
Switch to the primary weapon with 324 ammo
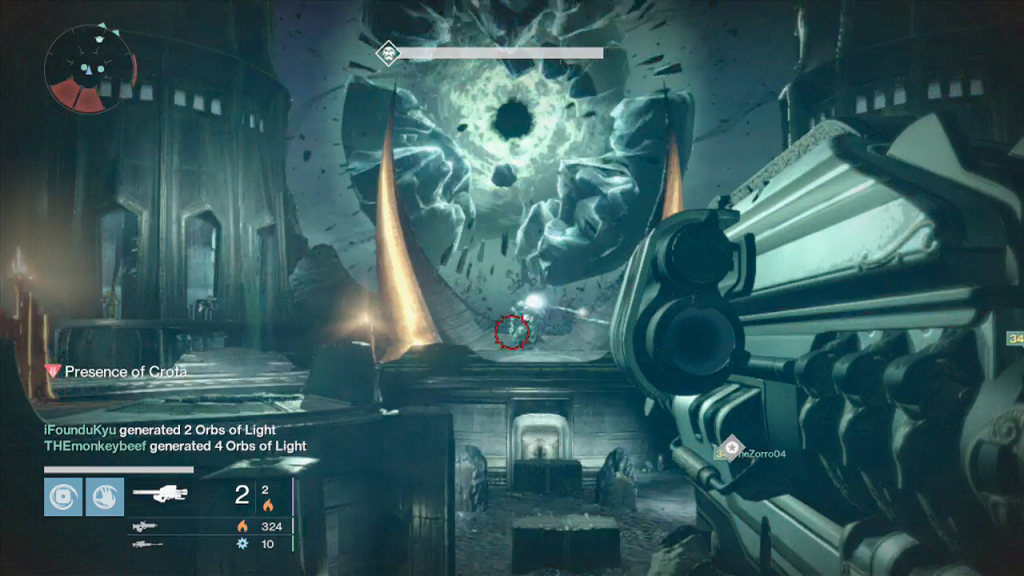tap(146, 526)
